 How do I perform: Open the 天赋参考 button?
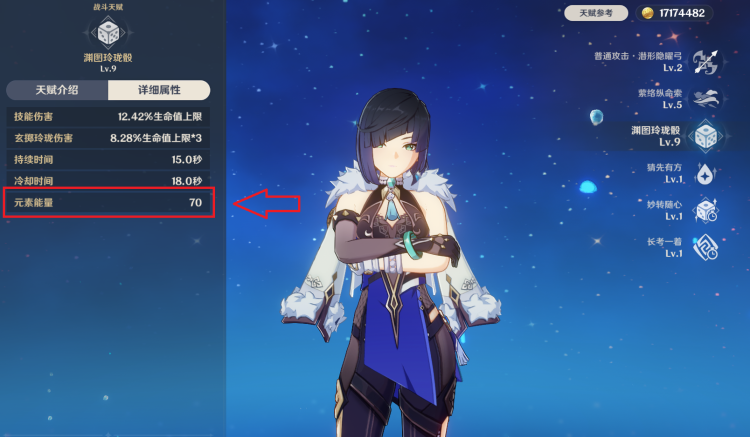(596, 13)
